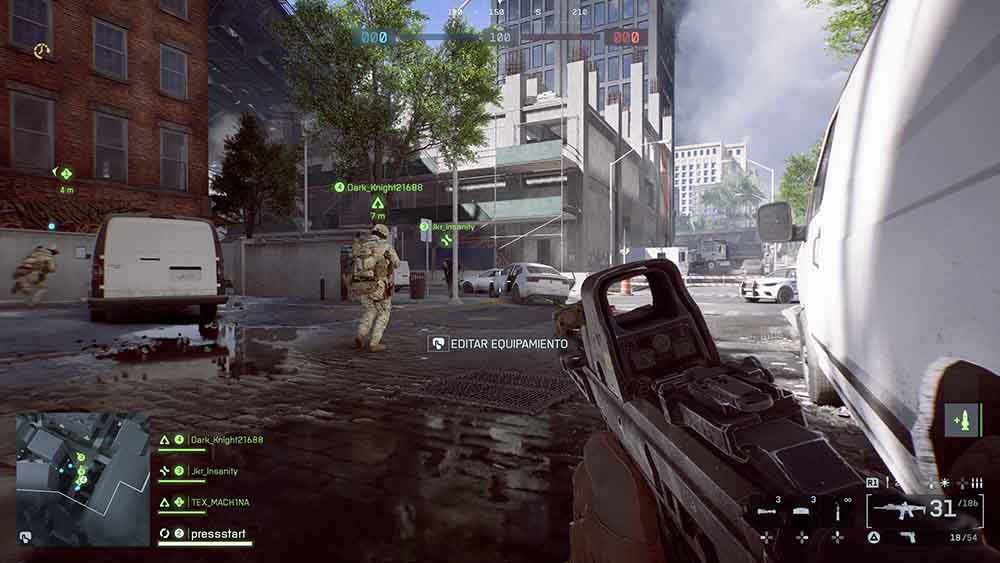
Task: Switch to the pistol sidearm slot
Action: (908, 537)
